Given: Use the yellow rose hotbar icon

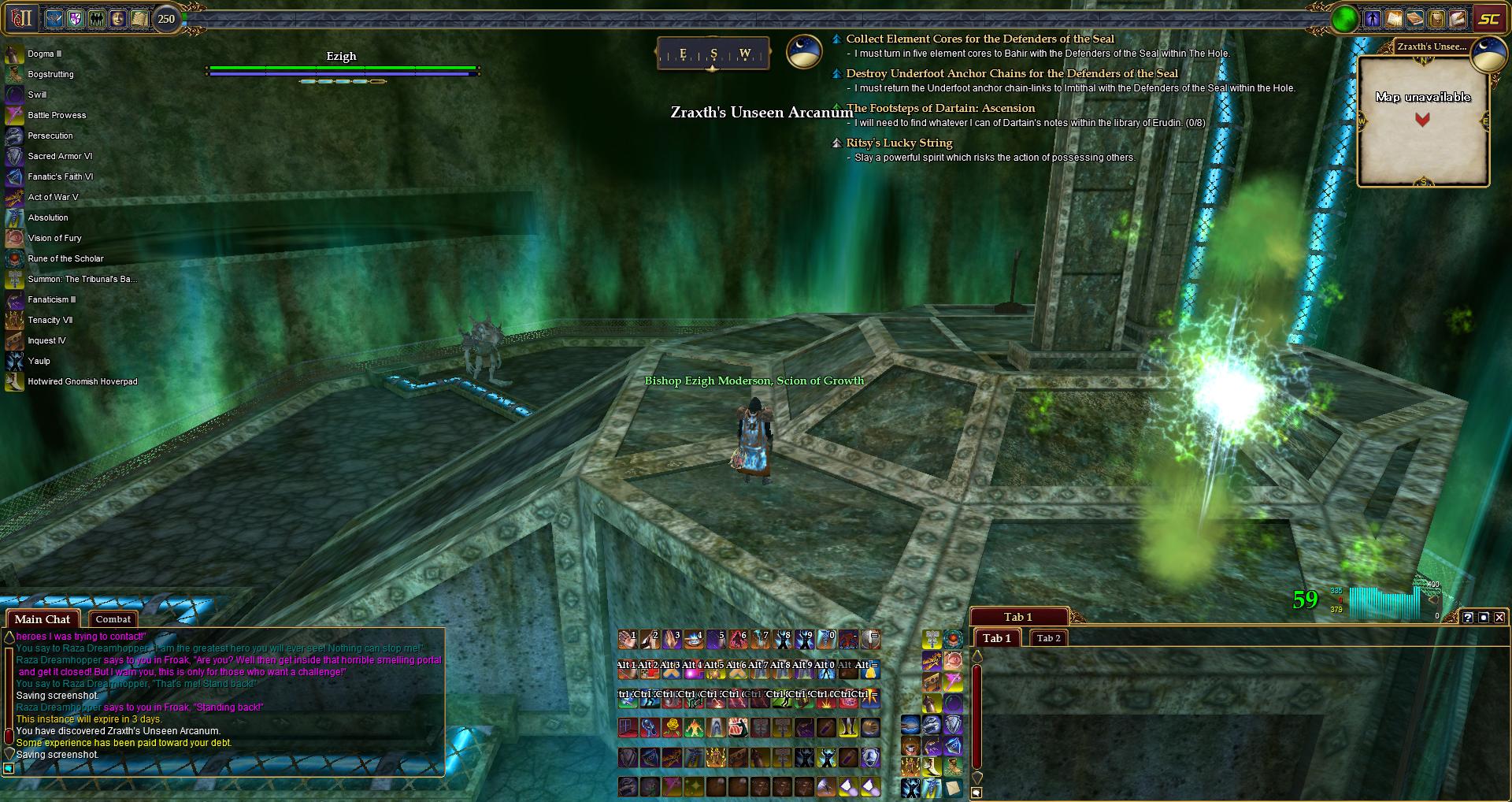Looking at the screenshot, I should click(x=672, y=727).
